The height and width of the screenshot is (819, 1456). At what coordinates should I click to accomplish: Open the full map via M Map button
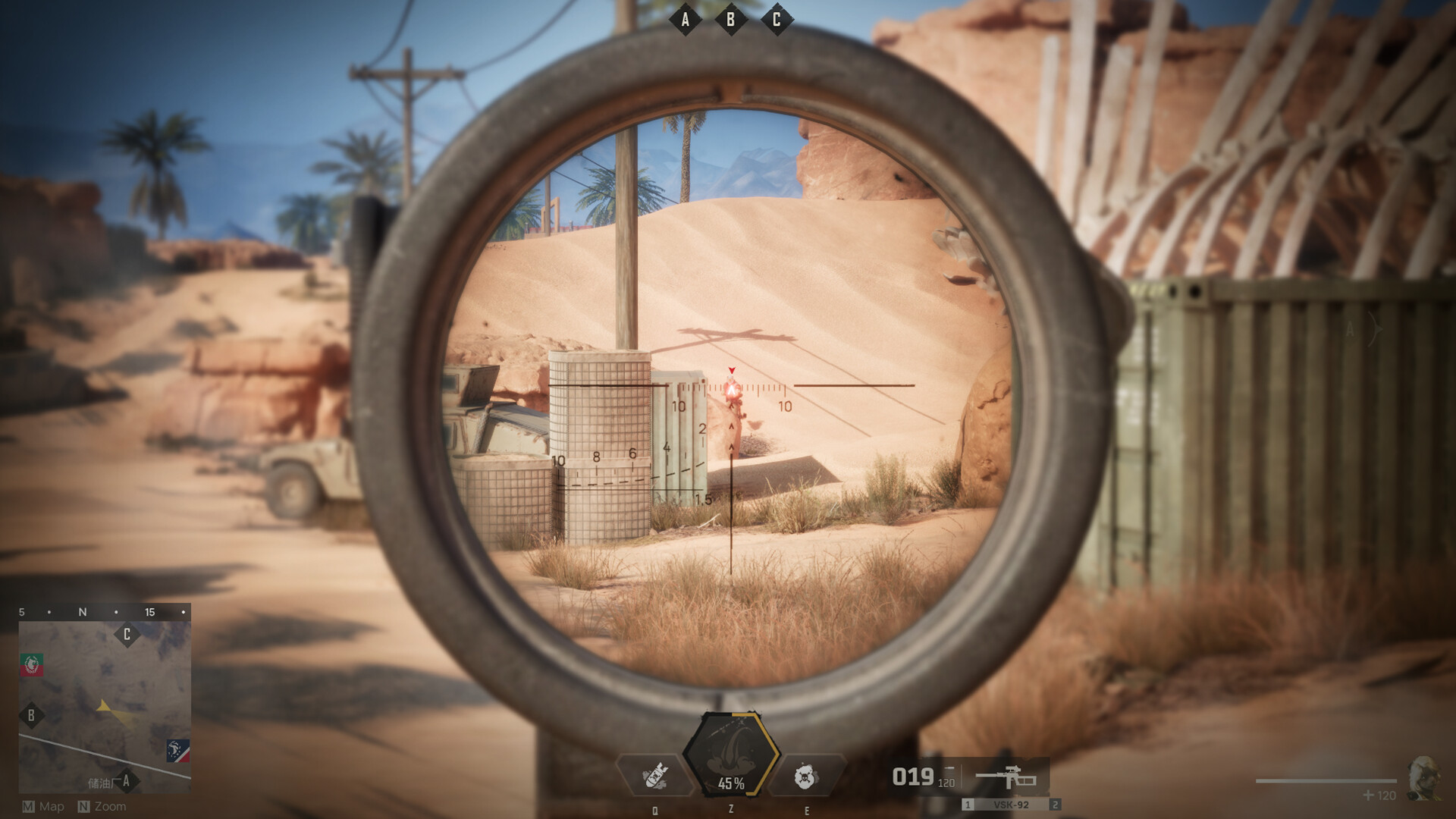pos(42,806)
